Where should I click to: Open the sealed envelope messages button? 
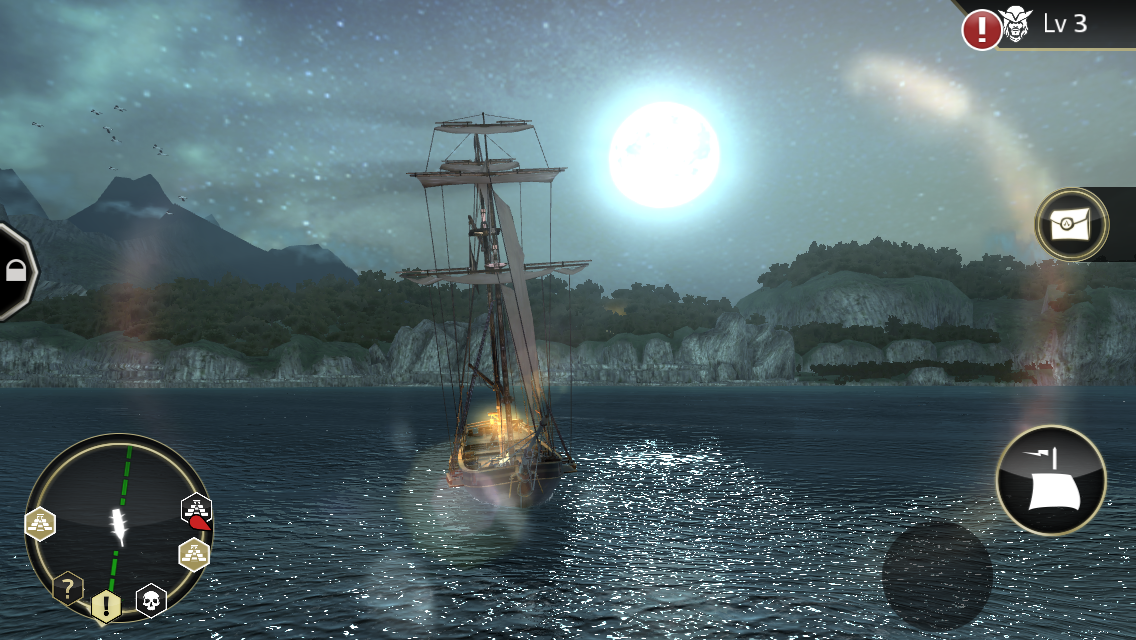(1072, 225)
